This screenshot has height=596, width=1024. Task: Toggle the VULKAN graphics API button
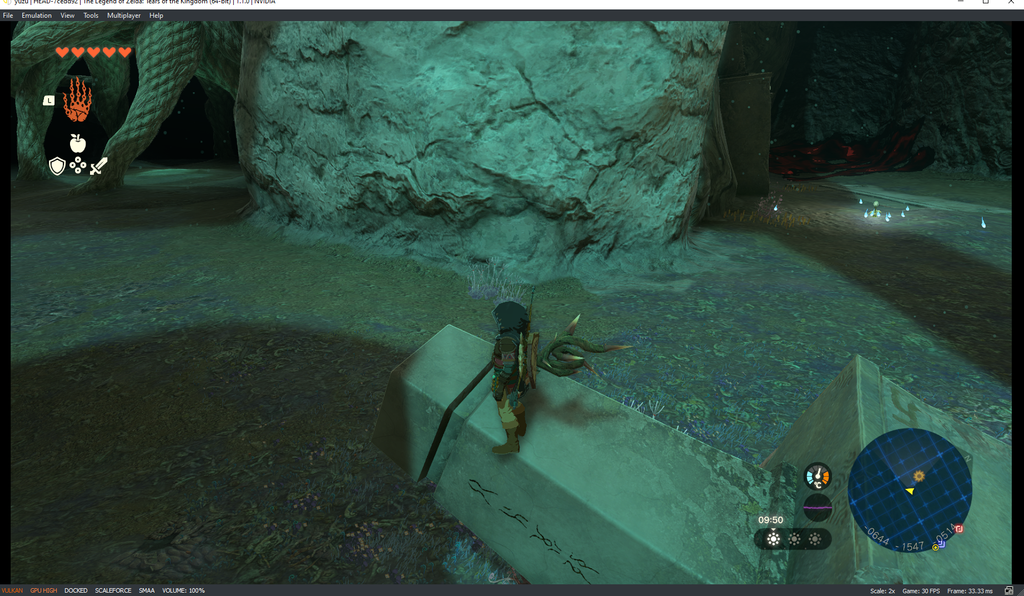pyautogui.click(x=12, y=591)
